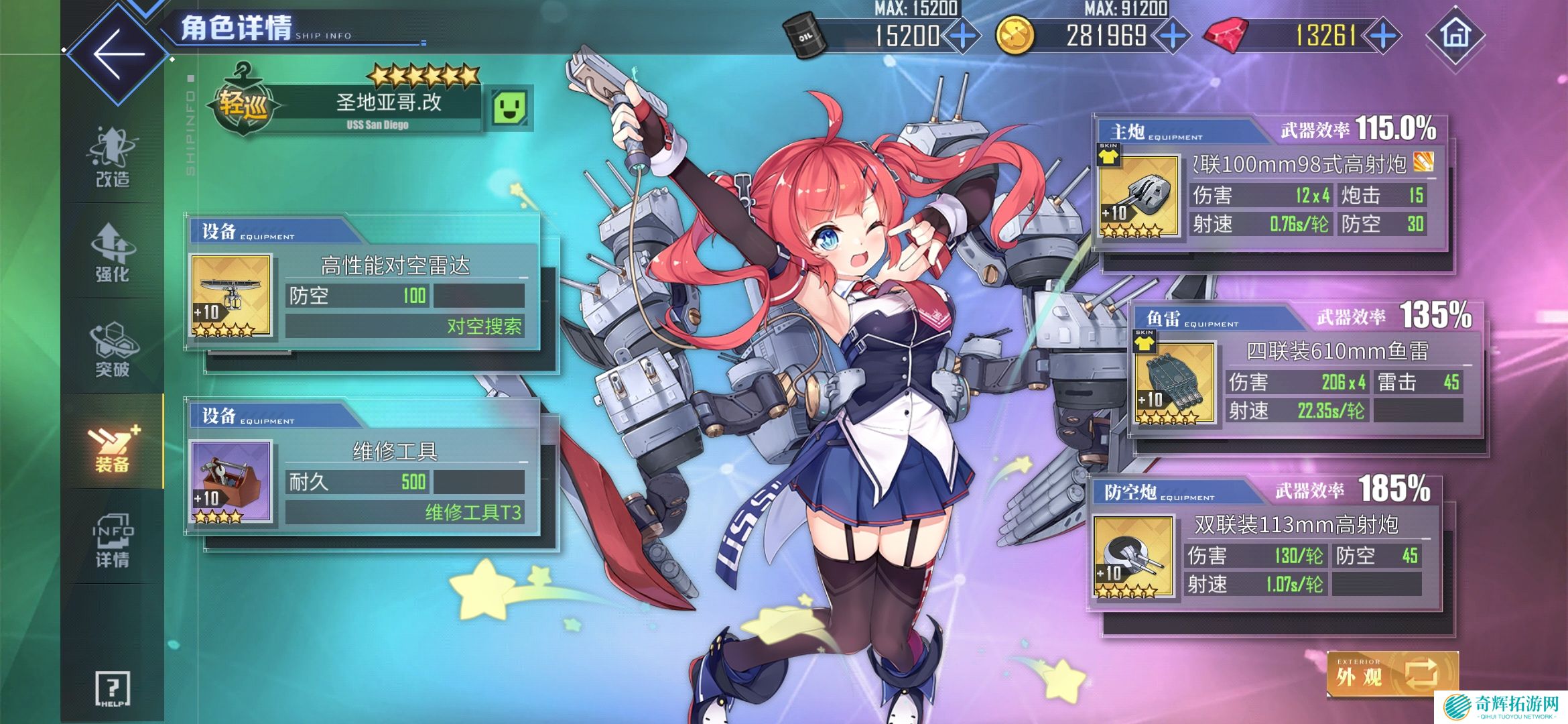The width and height of the screenshot is (1568, 724).
Task: Open main gun skin shirt icon
Action: [x=1109, y=155]
